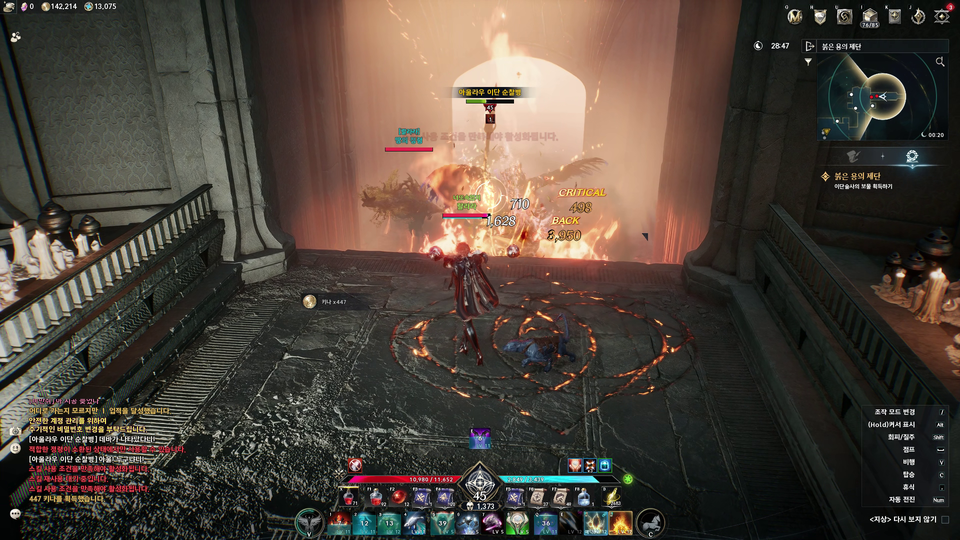Open the chat speech bubble button
The width and height of the screenshot is (960, 540).
[x=16, y=513]
